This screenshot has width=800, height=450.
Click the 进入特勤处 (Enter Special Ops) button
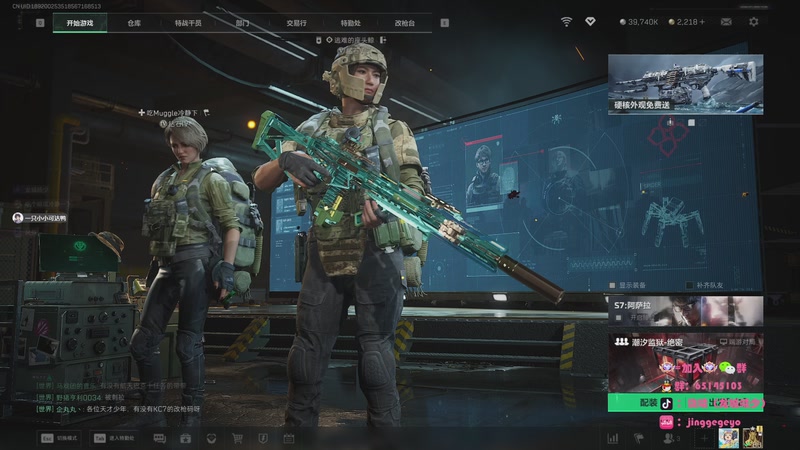[113, 438]
